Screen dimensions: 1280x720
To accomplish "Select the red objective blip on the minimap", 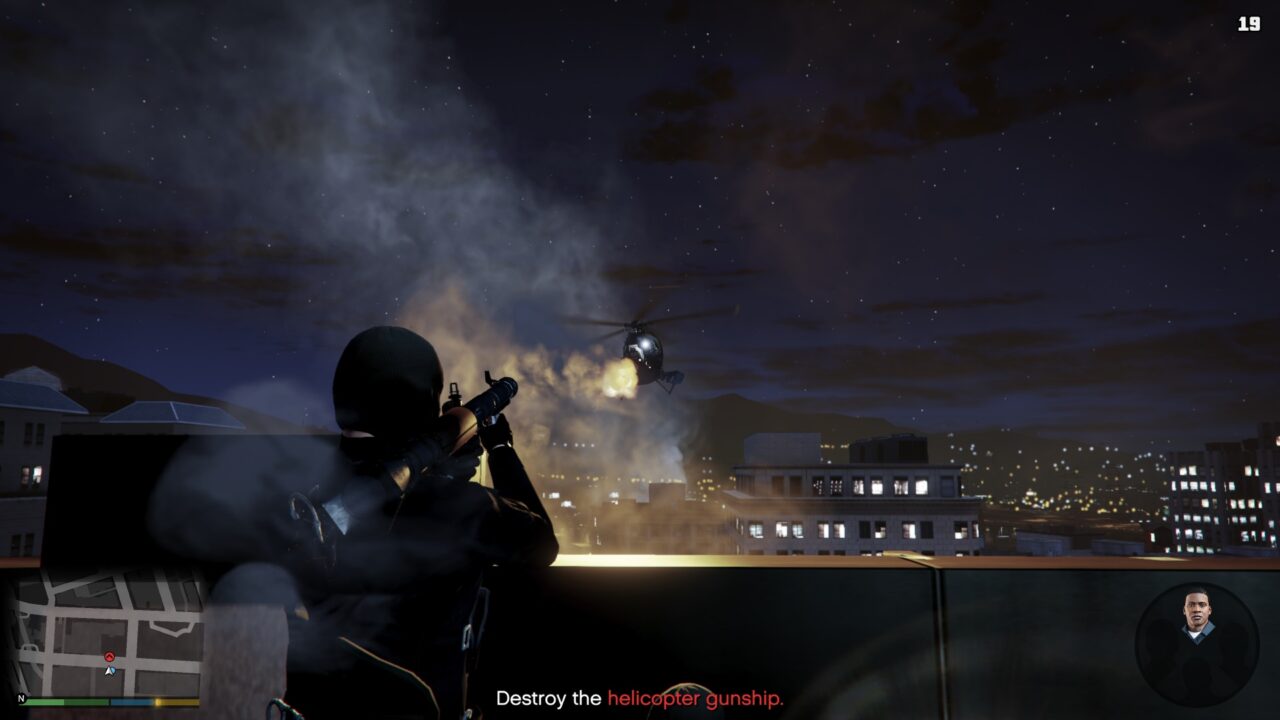I will pos(108,656).
